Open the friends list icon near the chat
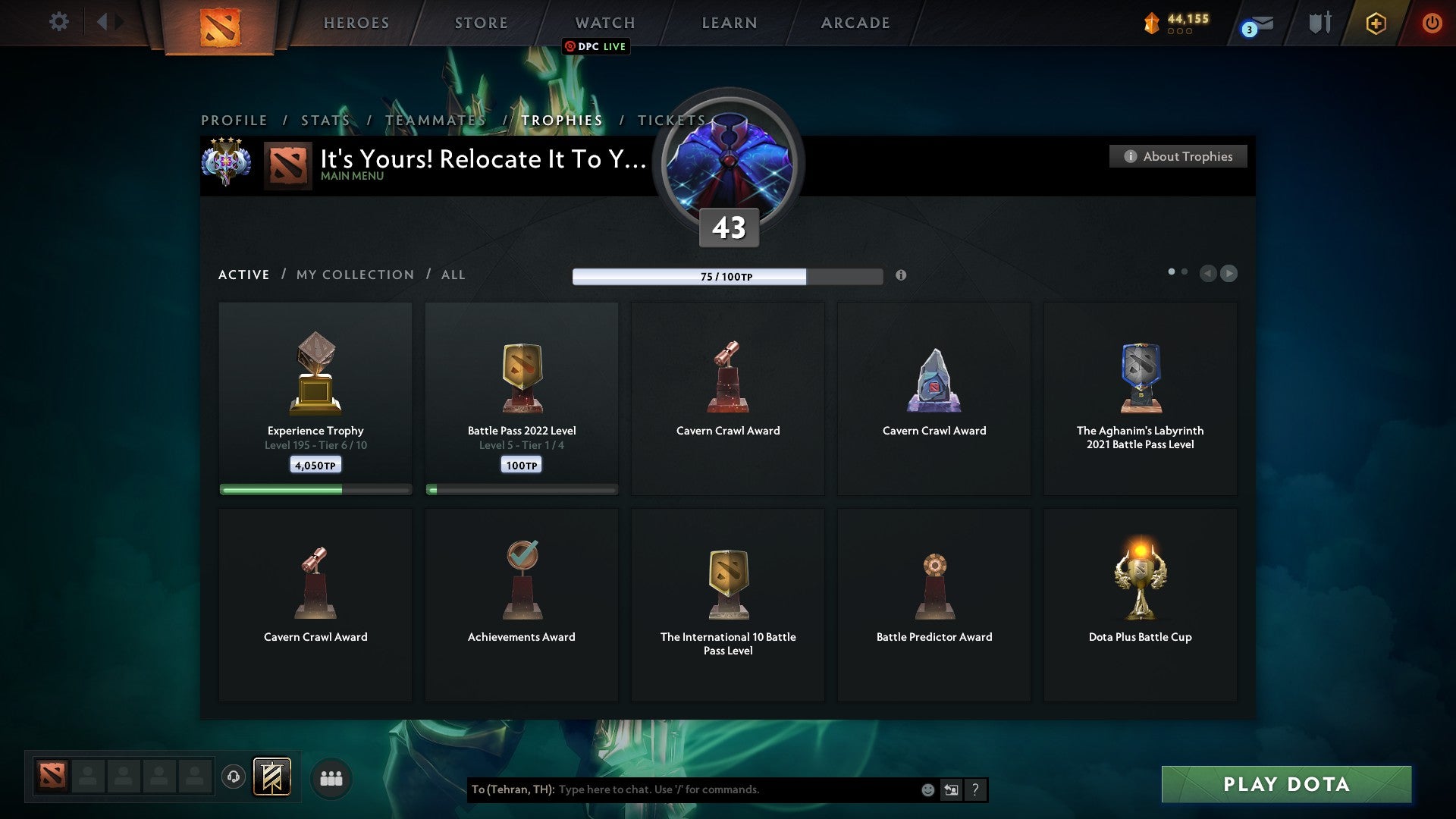The width and height of the screenshot is (1456, 819). pyautogui.click(x=331, y=777)
